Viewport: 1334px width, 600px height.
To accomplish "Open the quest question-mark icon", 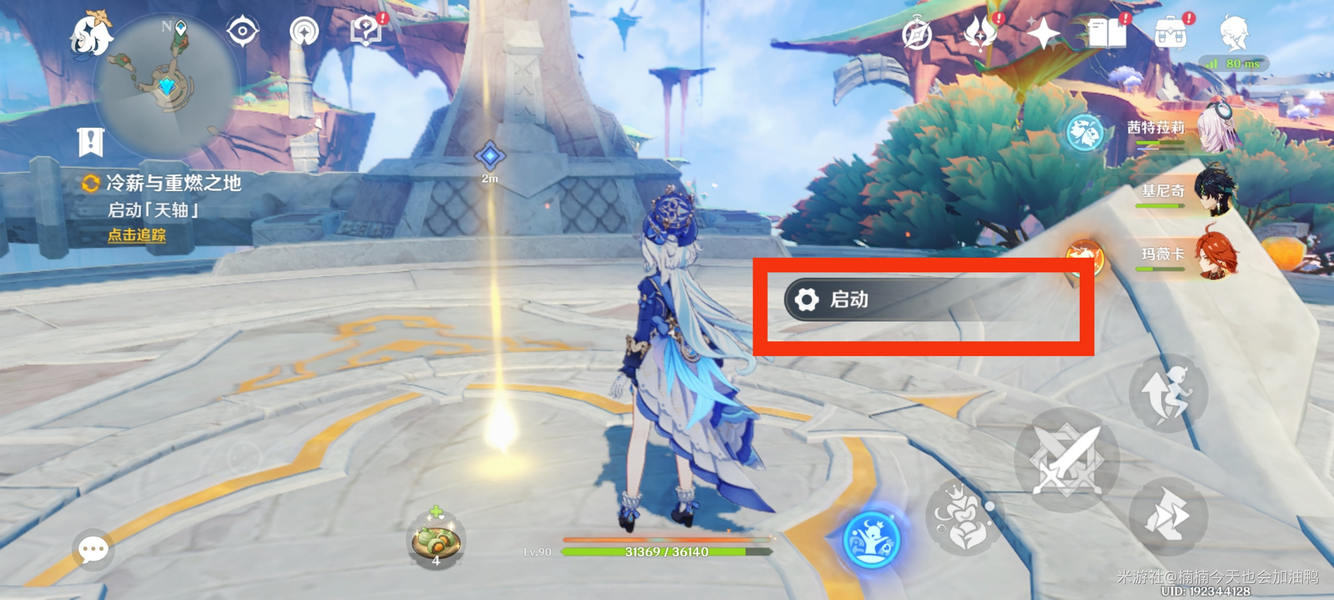I will point(366,32).
